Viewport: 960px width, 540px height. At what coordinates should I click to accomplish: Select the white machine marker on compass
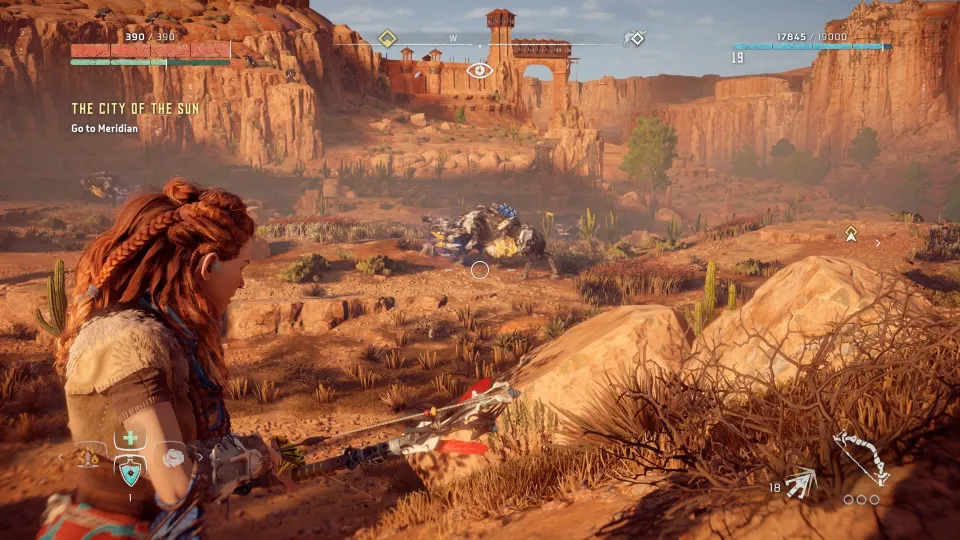tap(634, 39)
